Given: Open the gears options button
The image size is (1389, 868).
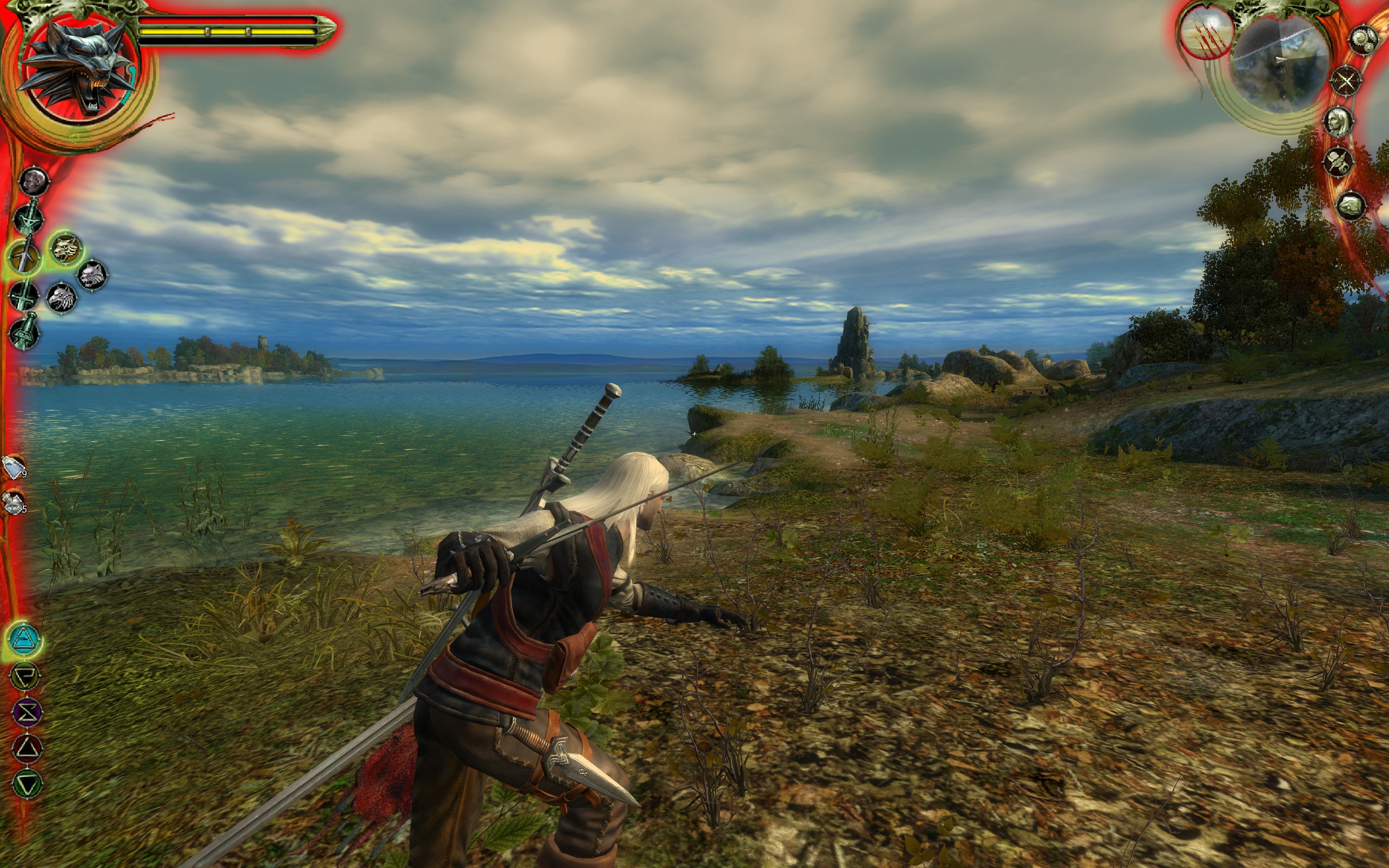Looking at the screenshot, I should [x=1362, y=40].
